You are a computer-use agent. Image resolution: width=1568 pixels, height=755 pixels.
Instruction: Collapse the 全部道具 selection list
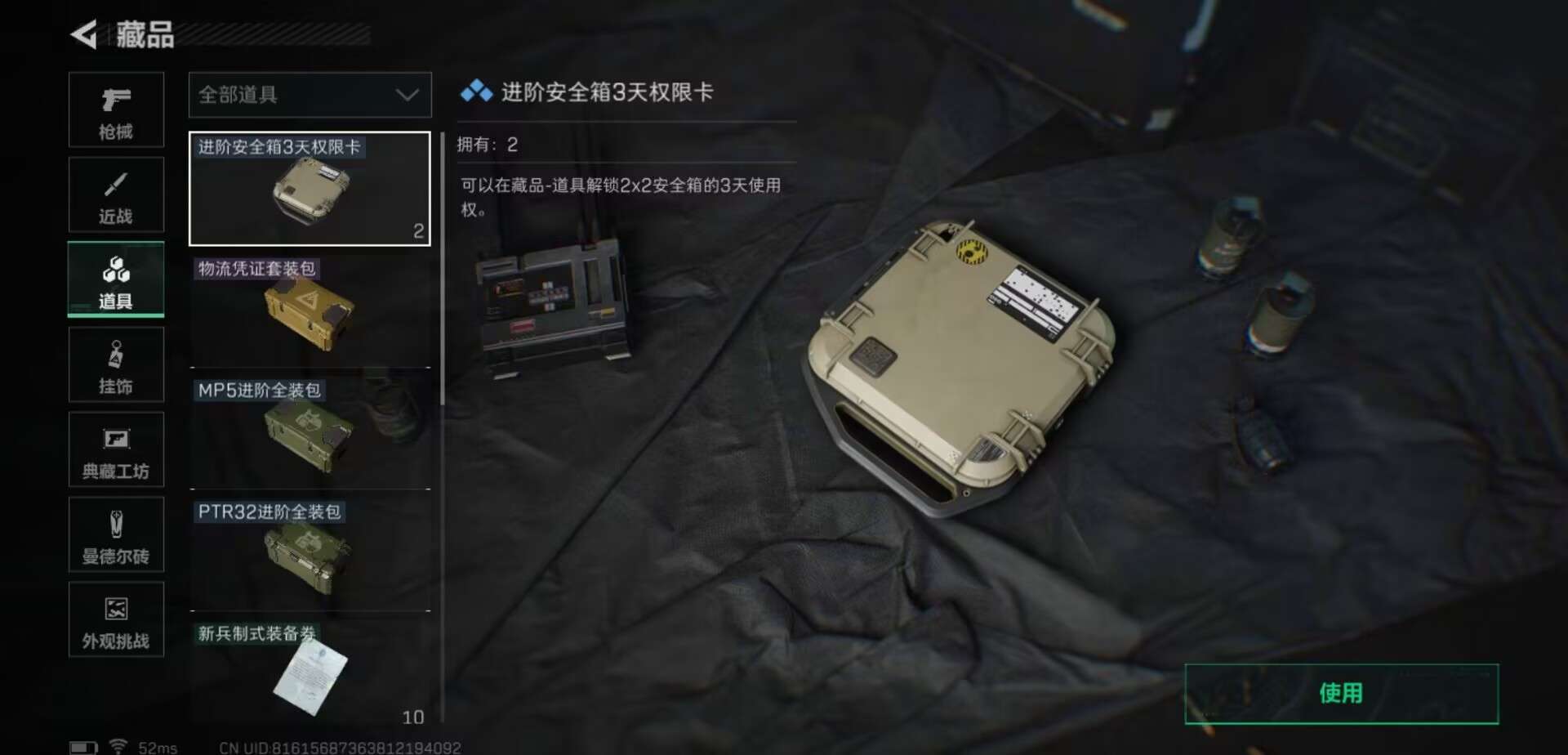coord(310,95)
